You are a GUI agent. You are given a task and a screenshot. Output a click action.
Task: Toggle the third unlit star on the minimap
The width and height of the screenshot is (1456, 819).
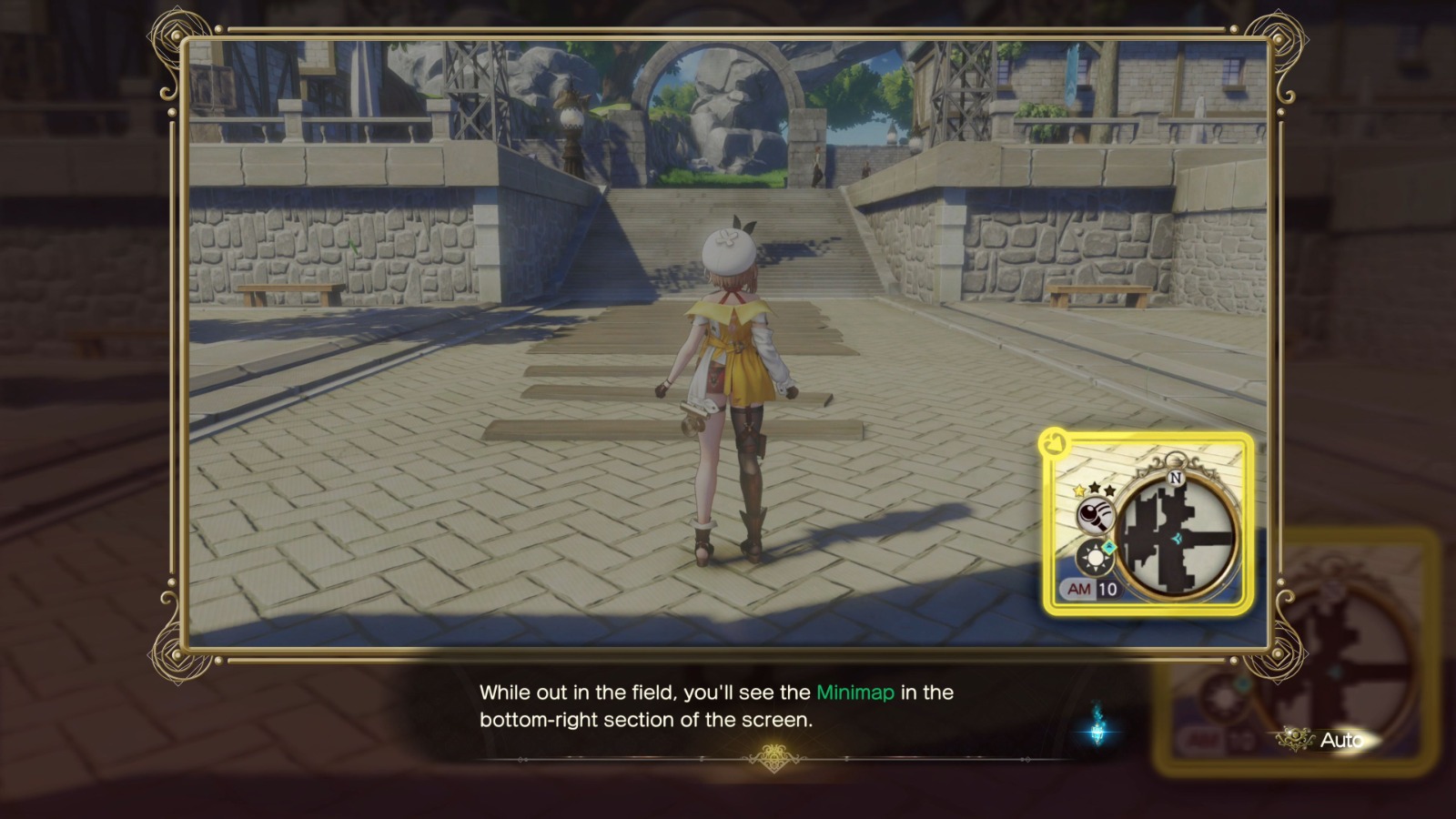pos(1108,492)
